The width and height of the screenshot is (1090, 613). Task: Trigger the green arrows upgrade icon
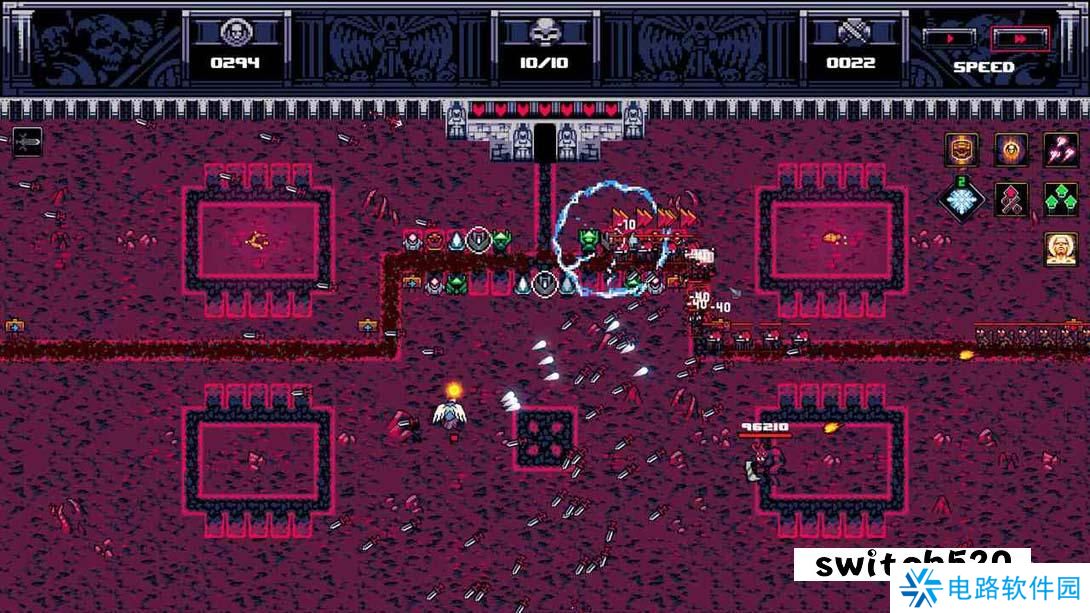1060,199
